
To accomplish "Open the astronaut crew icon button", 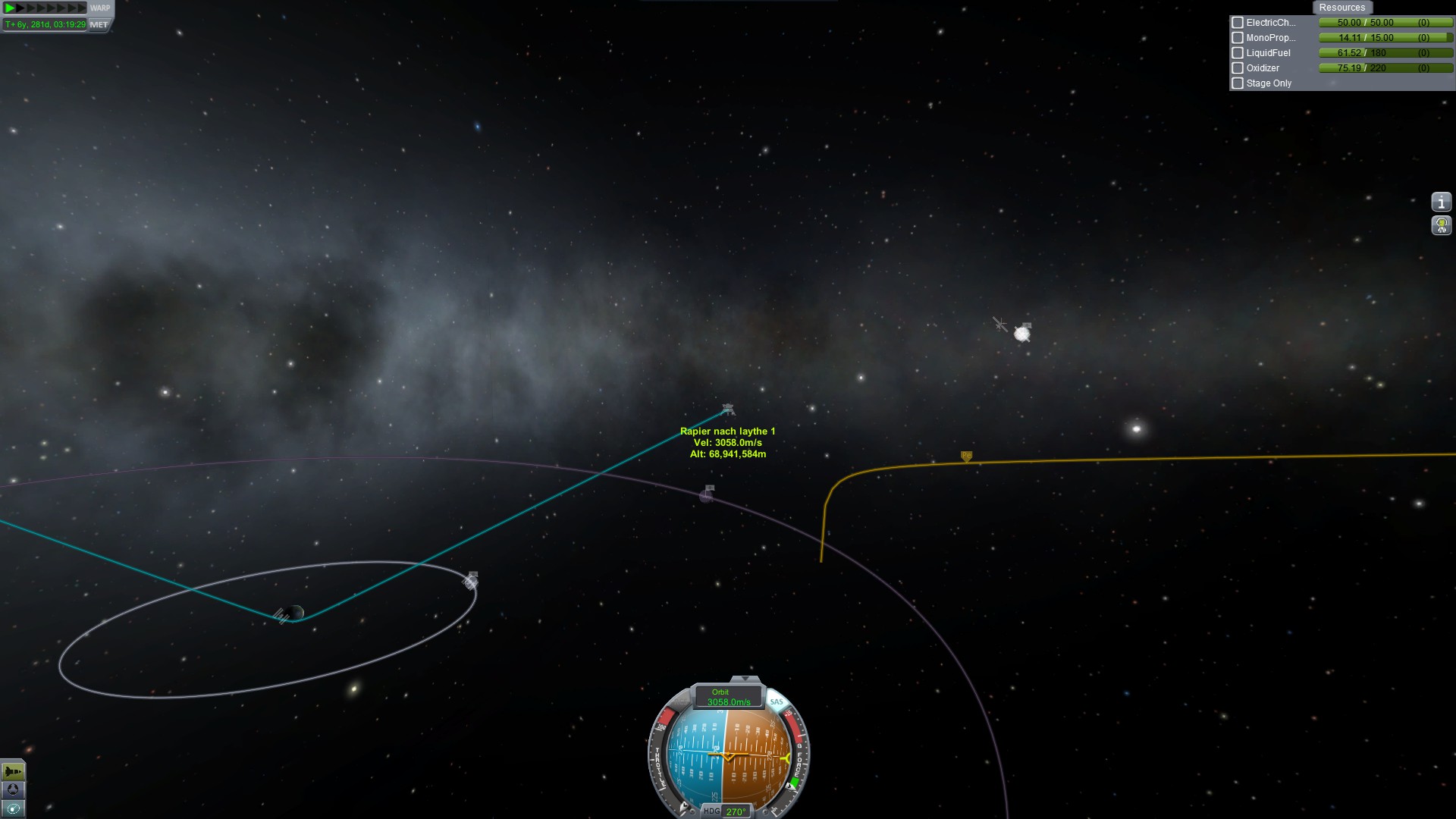I will 1441,225.
